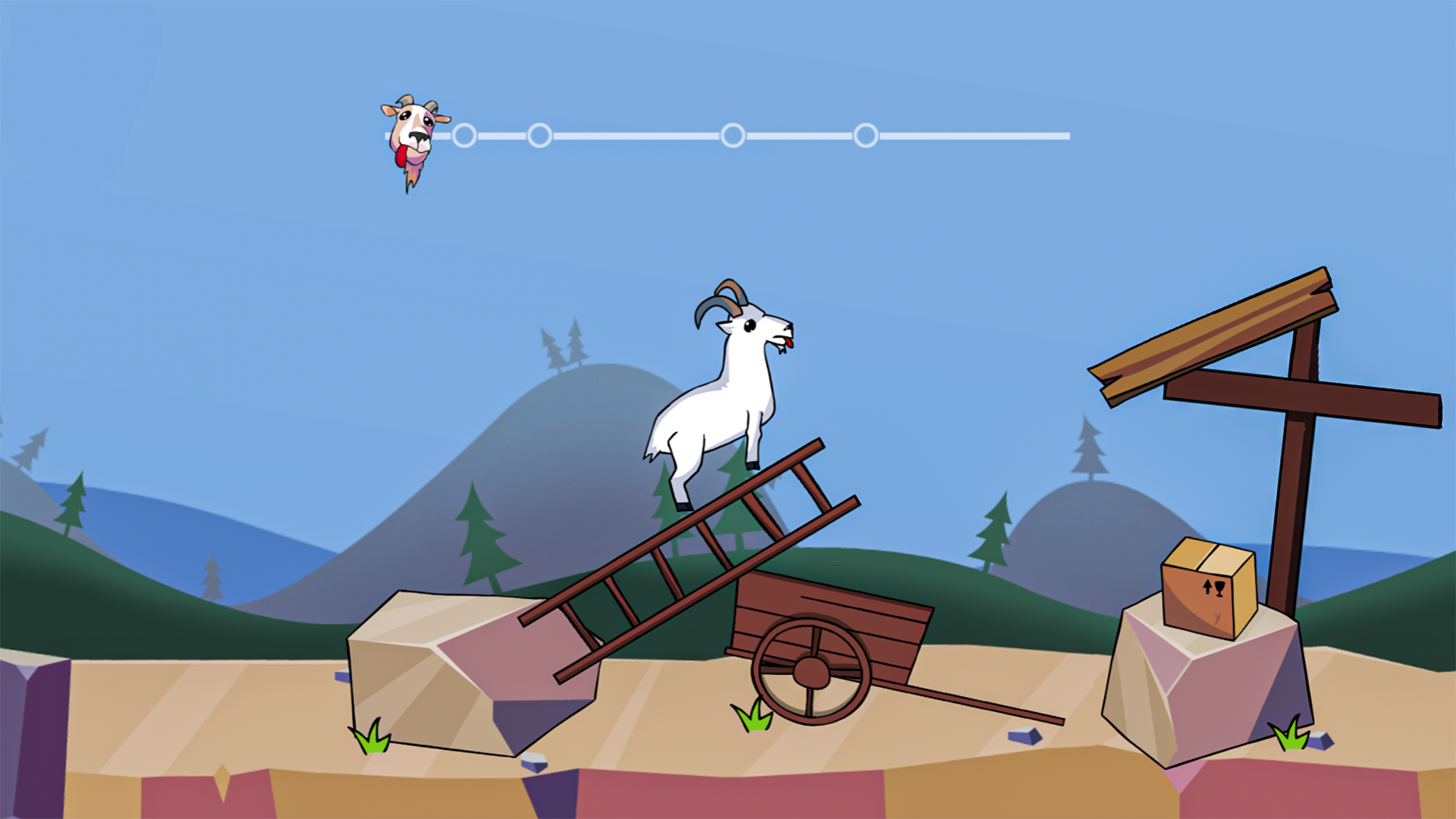1456x819 pixels.
Task: Click the fragile-glass symbol on the cardboard box
Action: (x=1219, y=588)
